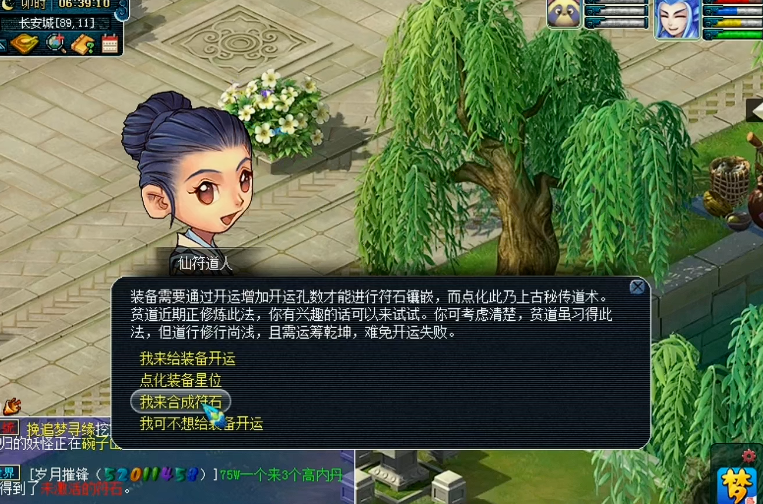
Task: Open the calendar activity icon
Action: point(109,44)
